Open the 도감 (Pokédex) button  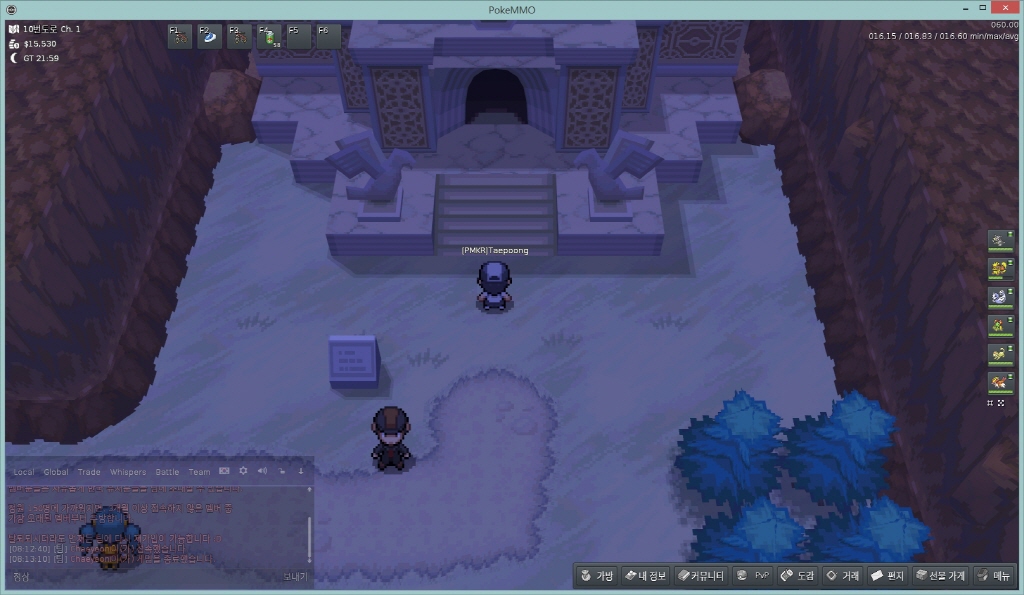tap(797, 576)
